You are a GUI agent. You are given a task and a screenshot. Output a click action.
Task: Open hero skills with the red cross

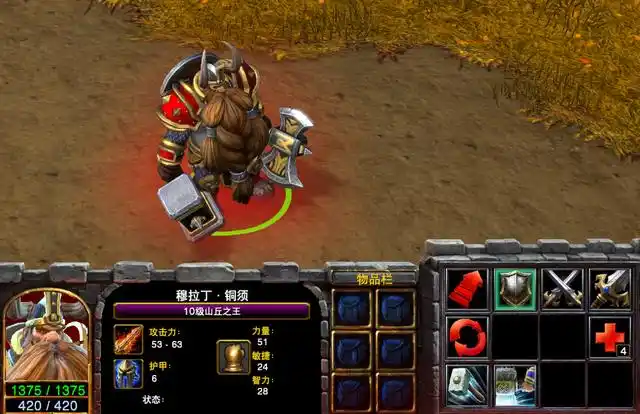pyautogui.click(x=610, y=337)
